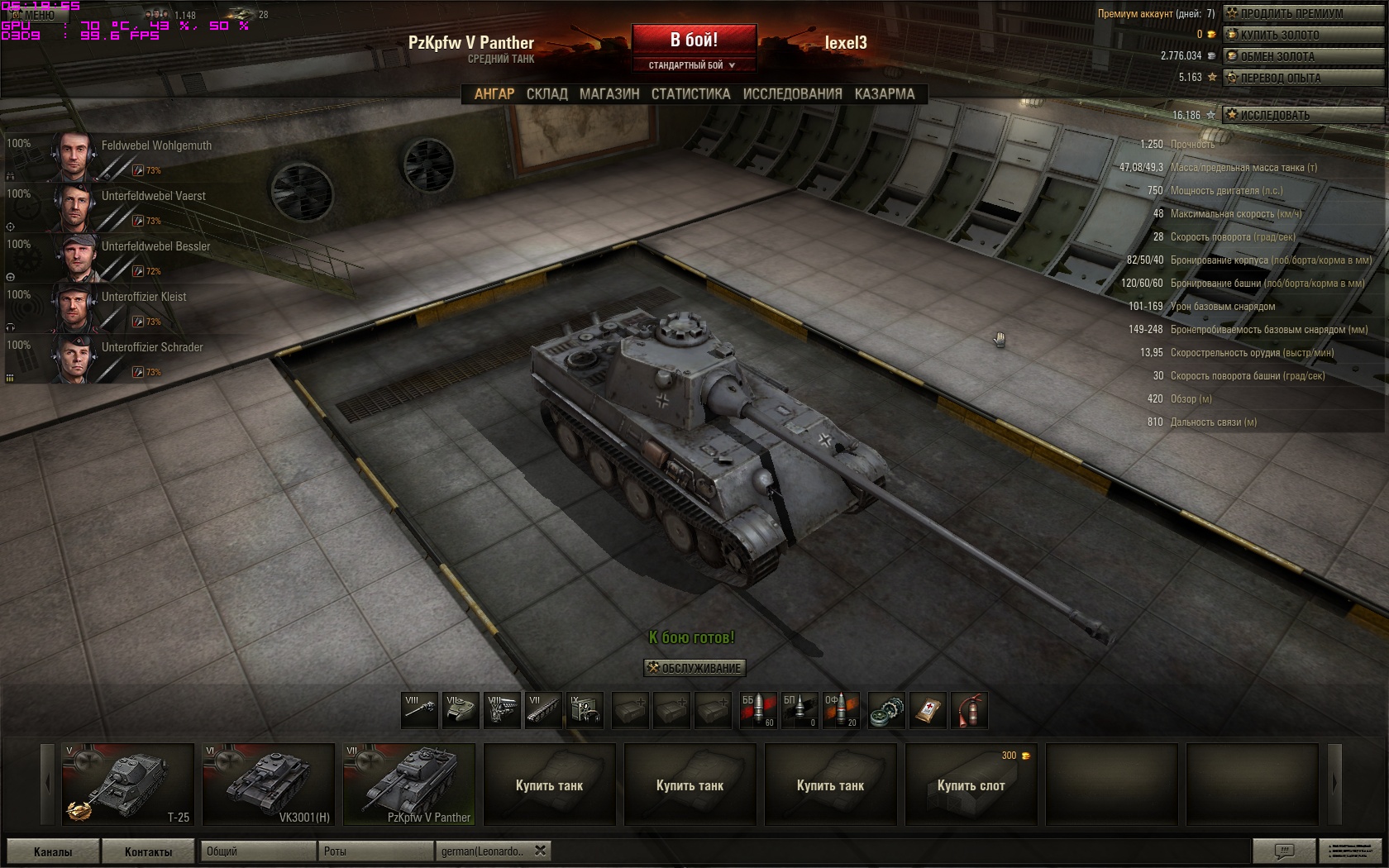Buy a new slot via Купить слот
Image resolution: width=1389 pixels, height=868 pixels.
[x=971, y=785]
